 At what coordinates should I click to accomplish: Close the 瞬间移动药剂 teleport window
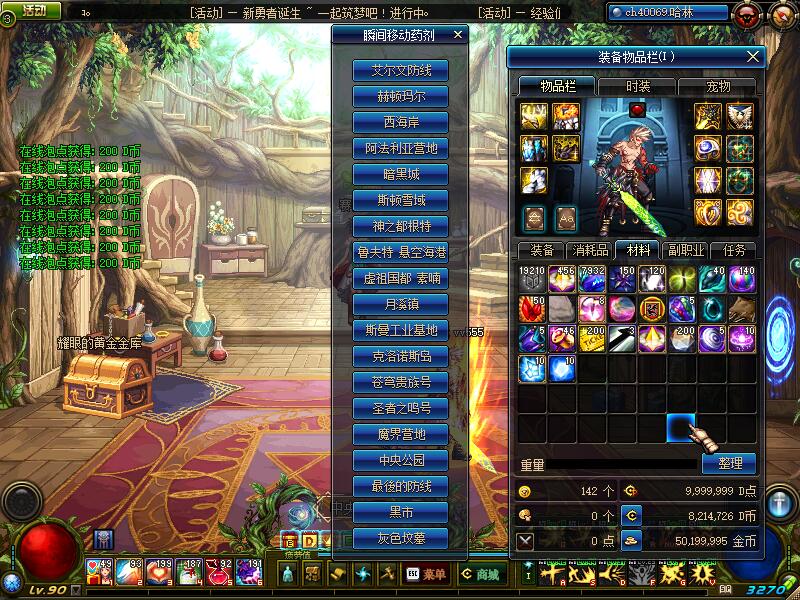(458, 34)
